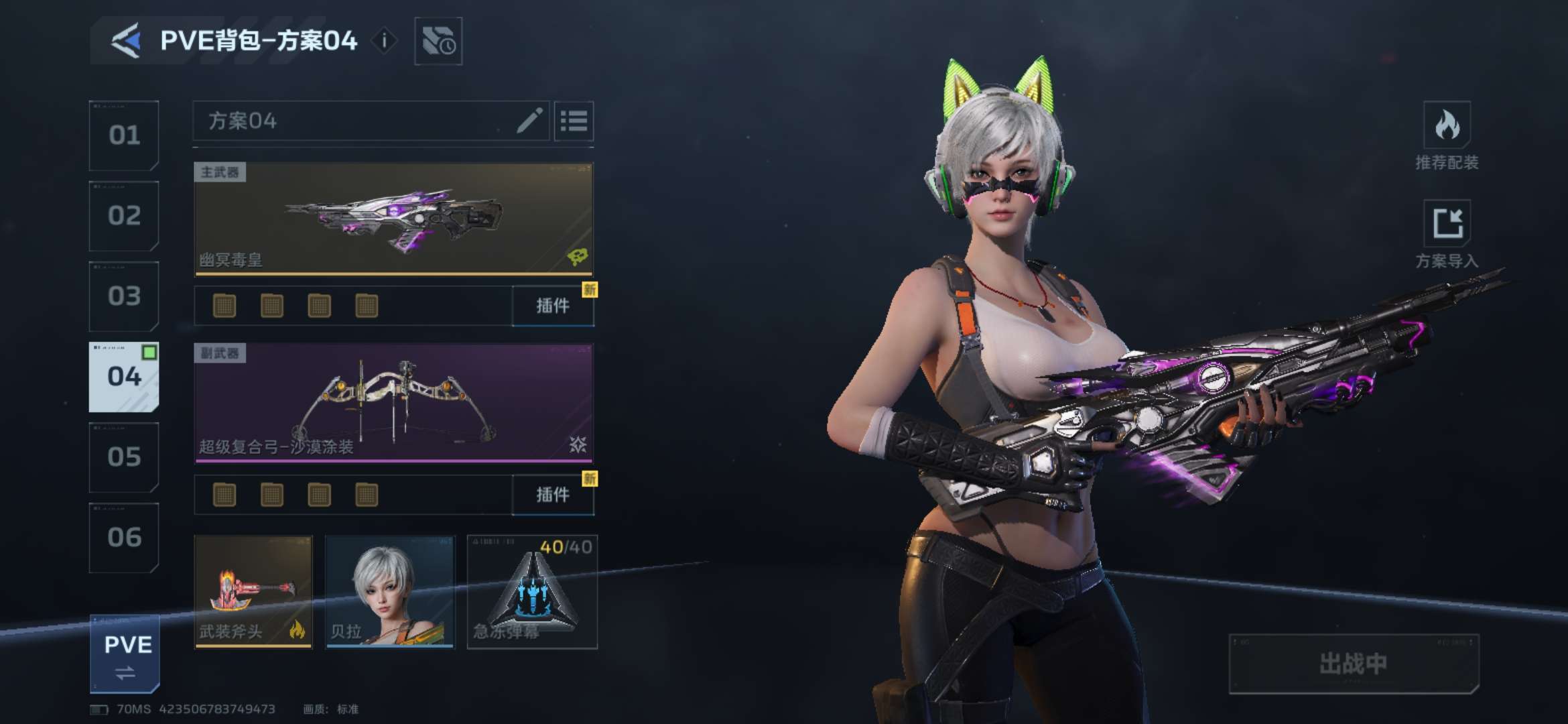Select loadout slot 04
The width and height of the screenshot is (1568, 724).
[124, 377]
